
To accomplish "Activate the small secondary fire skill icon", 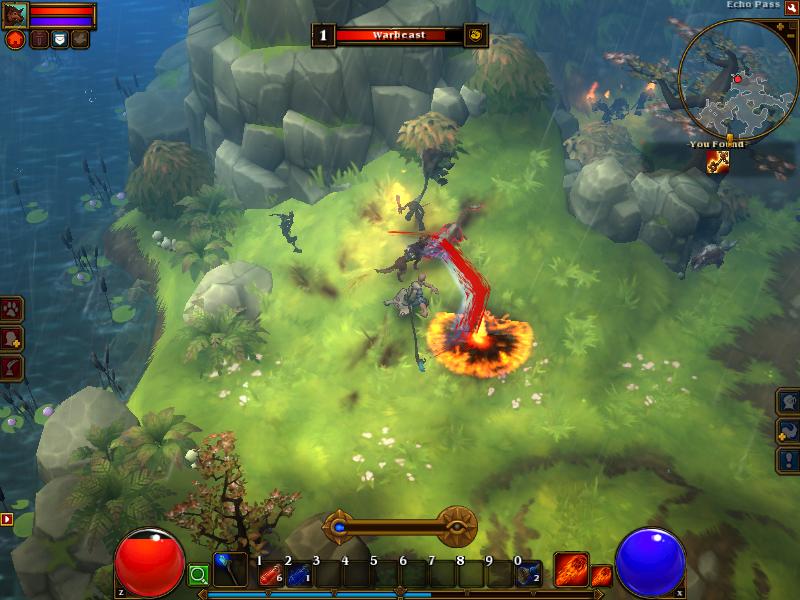I will [601, 575].
